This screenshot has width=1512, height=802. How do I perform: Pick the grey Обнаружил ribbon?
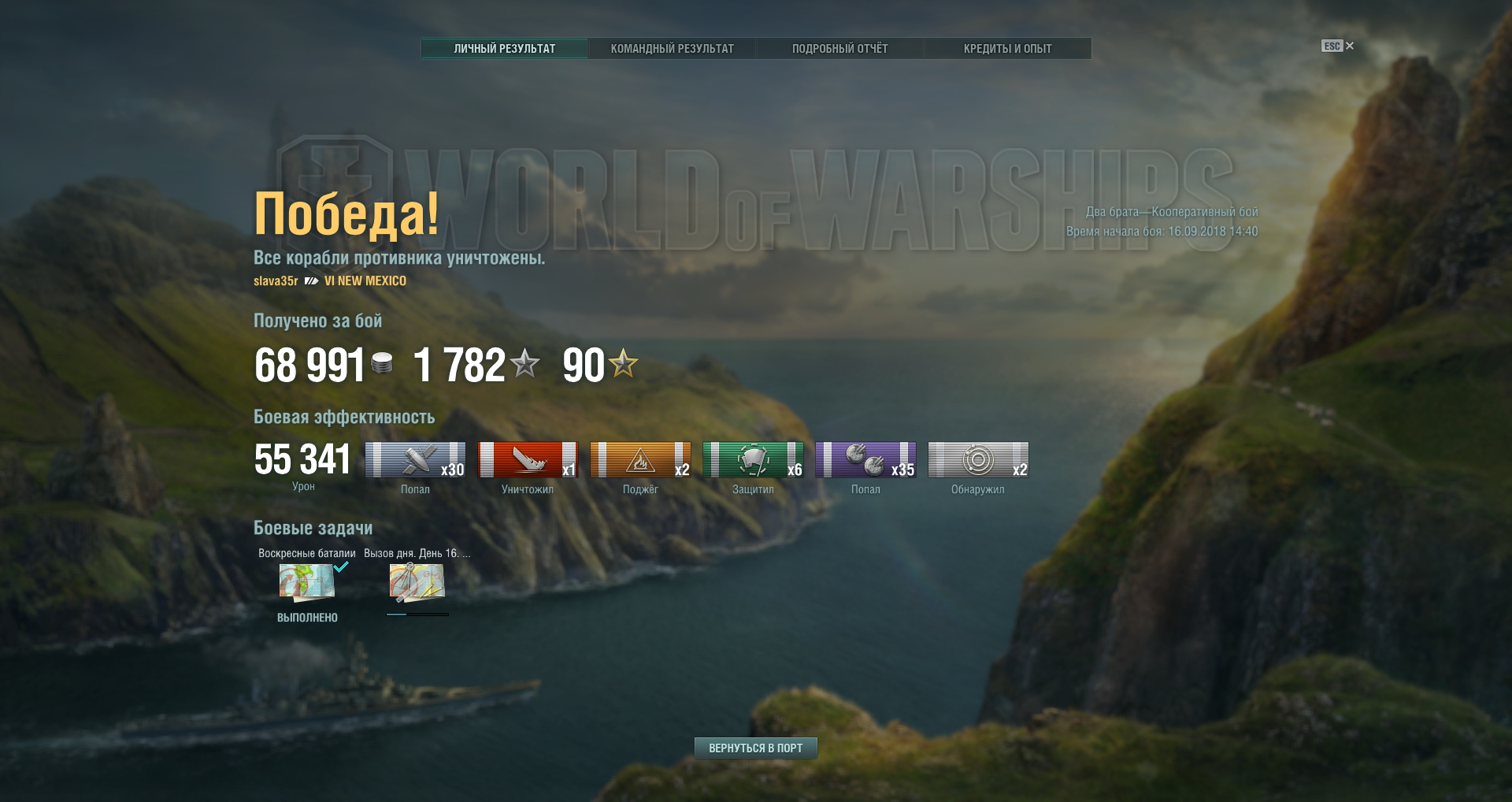click(978, 460)
